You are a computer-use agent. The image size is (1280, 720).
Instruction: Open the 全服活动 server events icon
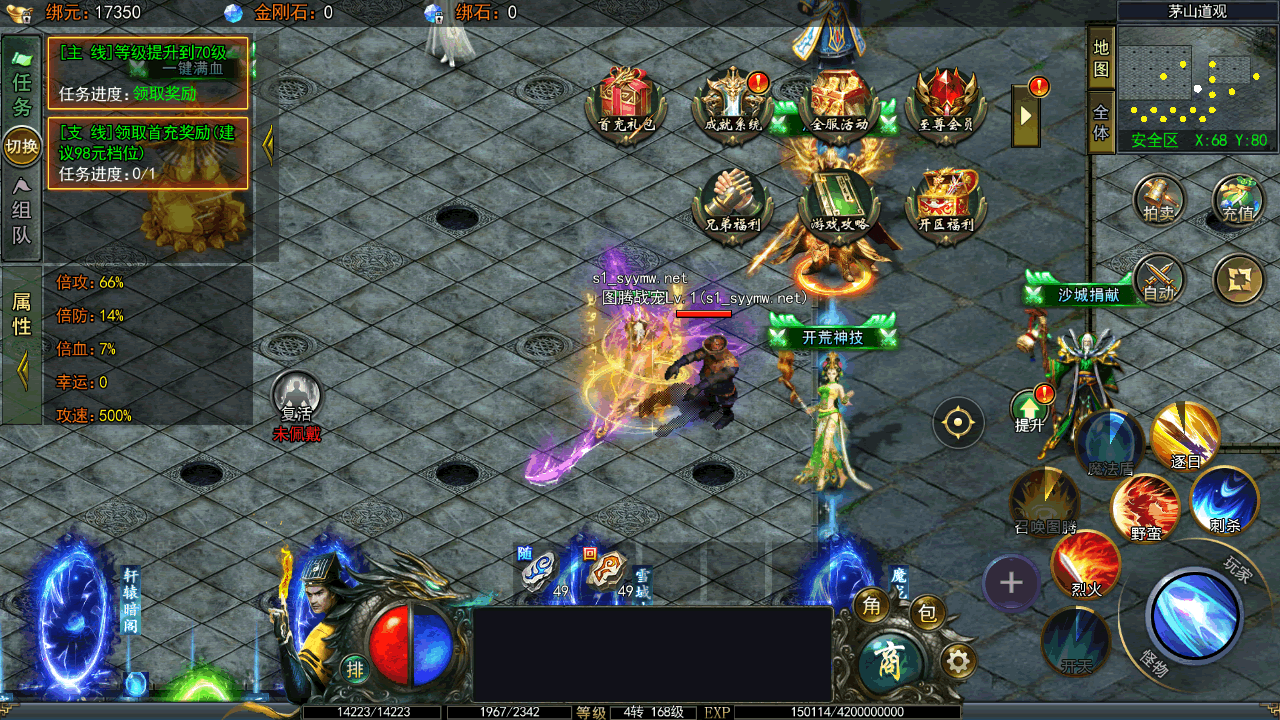[x=839, y=100]
